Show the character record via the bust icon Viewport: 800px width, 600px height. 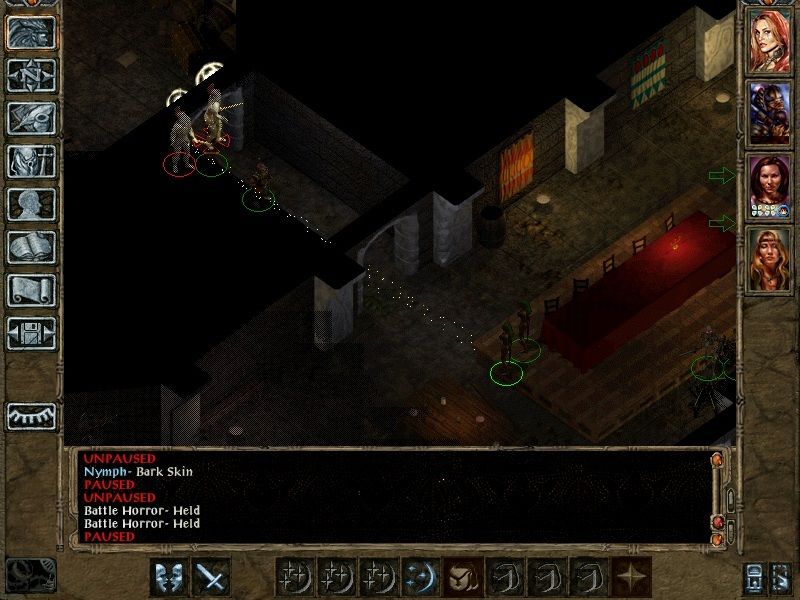(x=31, y=204)
